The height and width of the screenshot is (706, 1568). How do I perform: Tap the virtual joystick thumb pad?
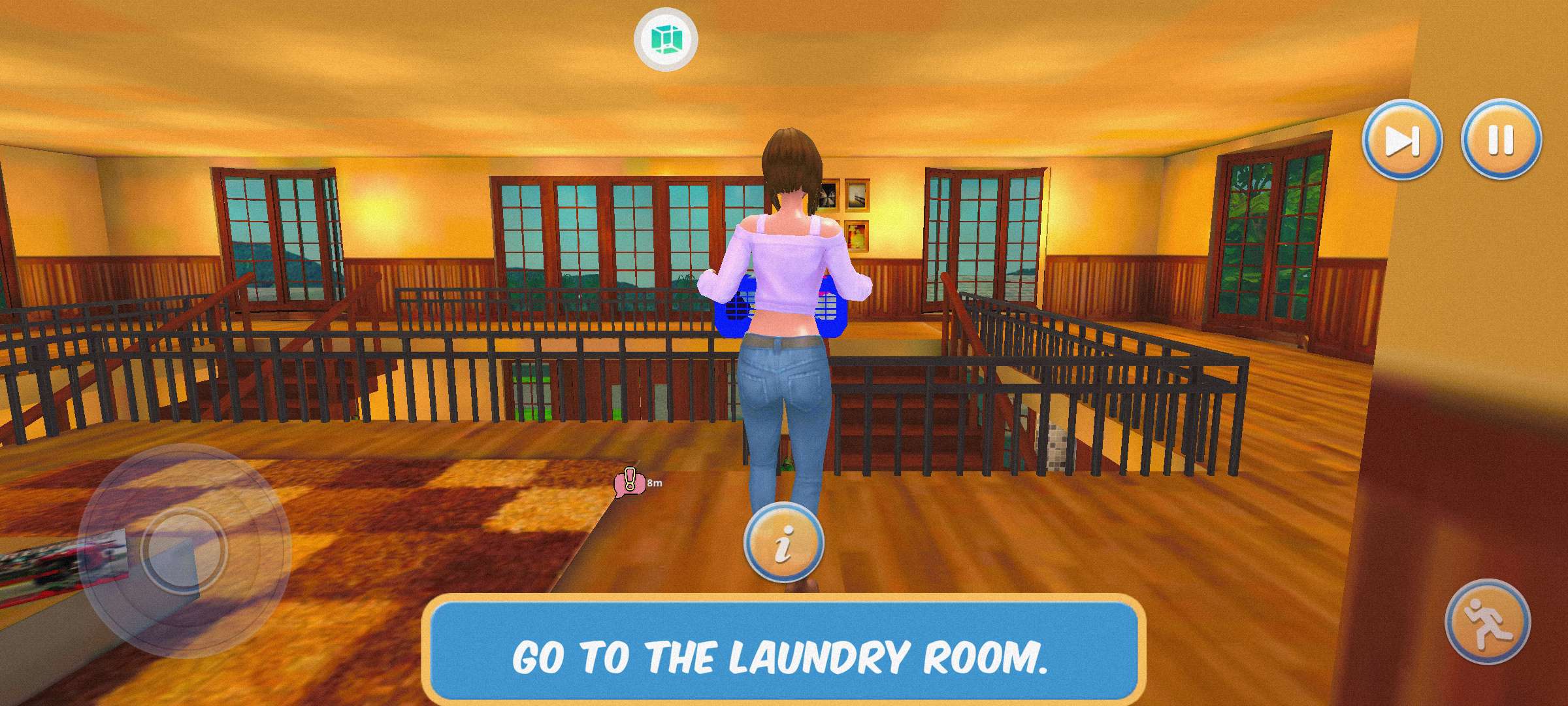pos(184,550)
